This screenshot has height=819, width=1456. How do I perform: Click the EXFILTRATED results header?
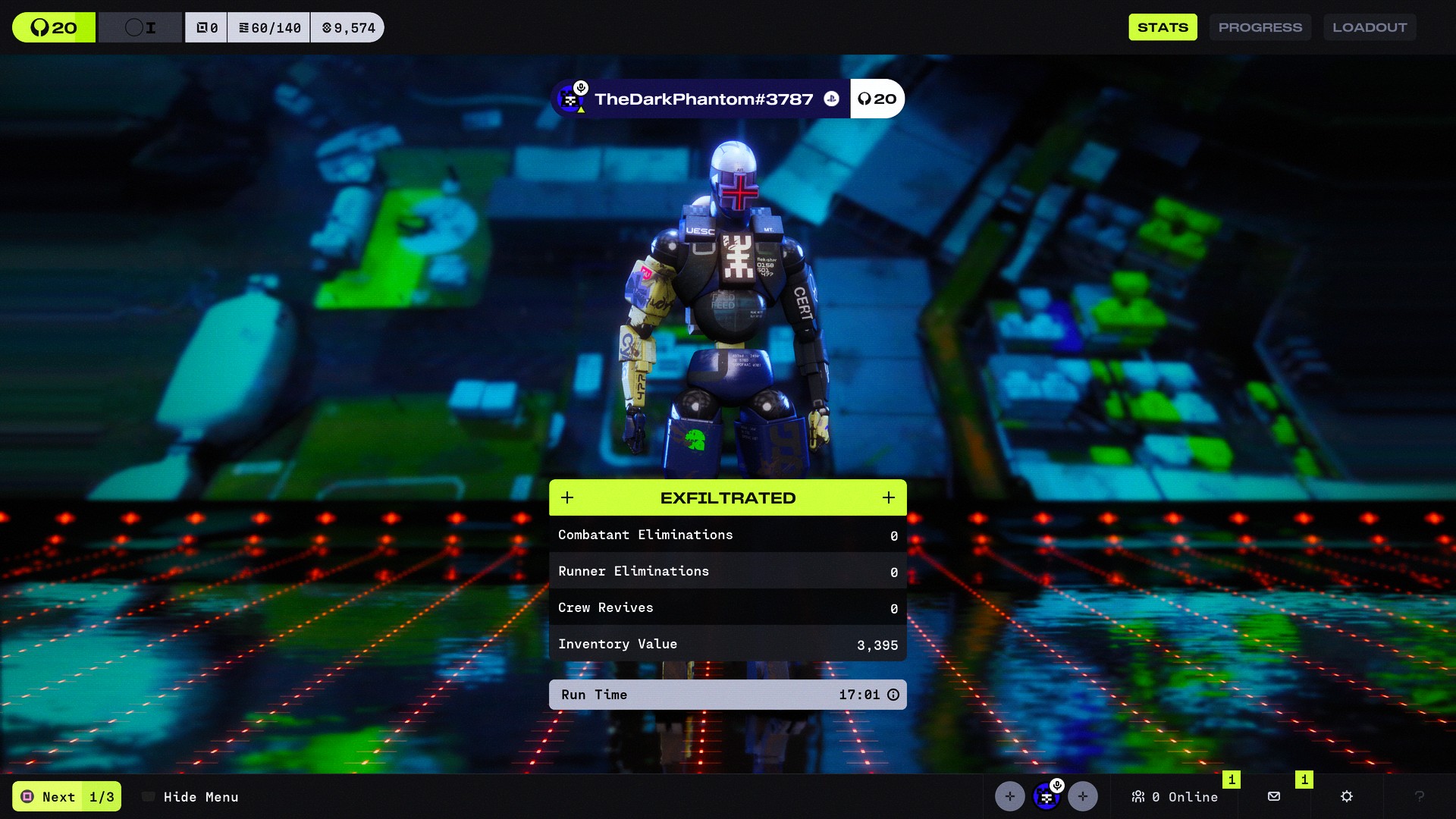[x=727, y=497]
